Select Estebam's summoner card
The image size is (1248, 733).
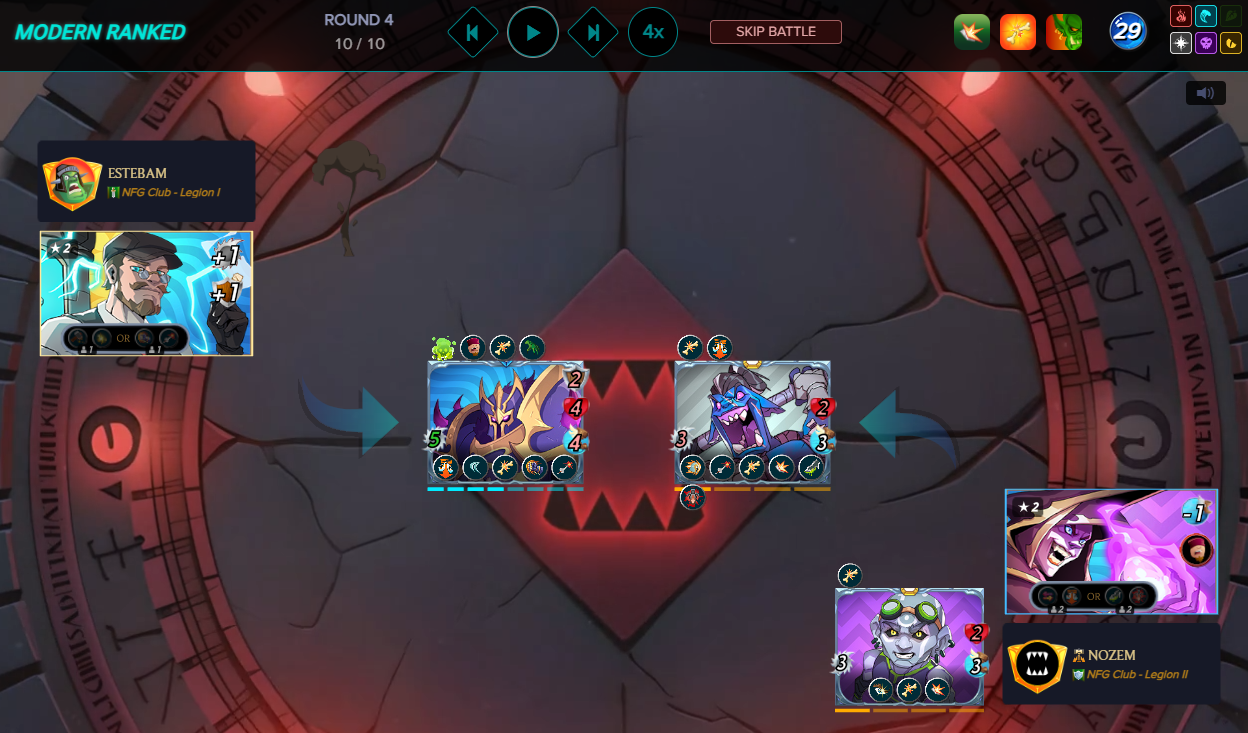pyautogui.click(x=146, y=294)
